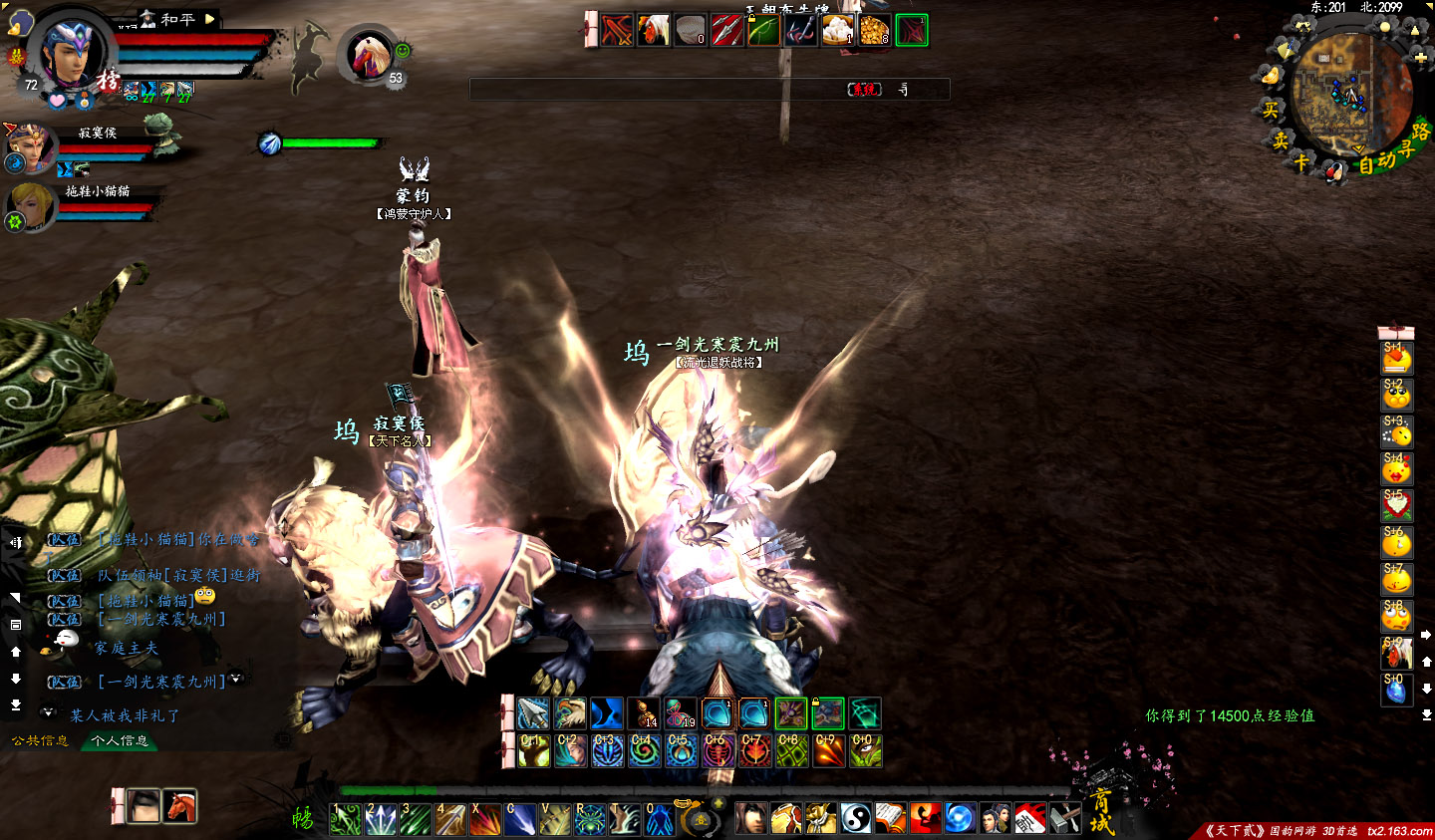This screenshot has height=840, width=1435.
Task: Open the 卖 sell button by minimap
Action: tap(1281, 140)
